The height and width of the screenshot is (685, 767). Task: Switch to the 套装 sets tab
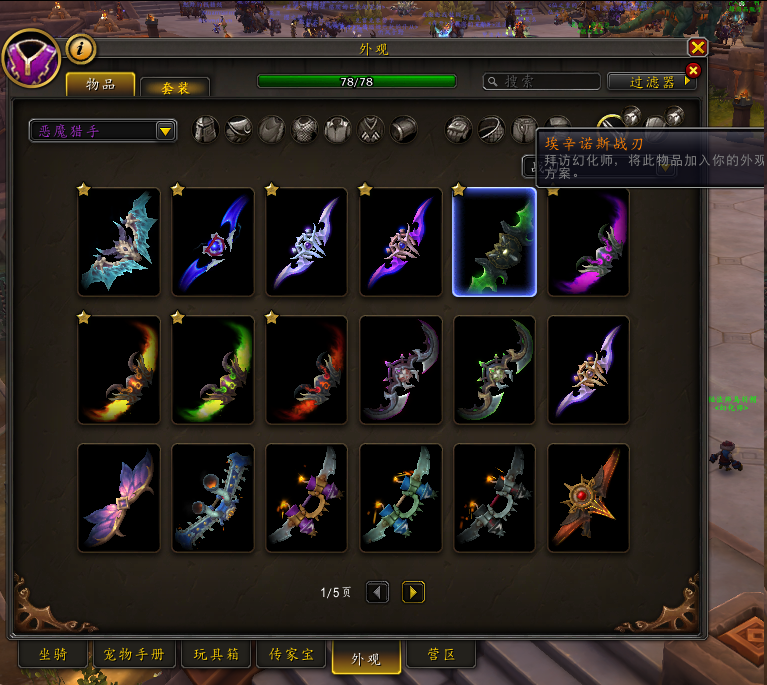(x=175, y=88)
